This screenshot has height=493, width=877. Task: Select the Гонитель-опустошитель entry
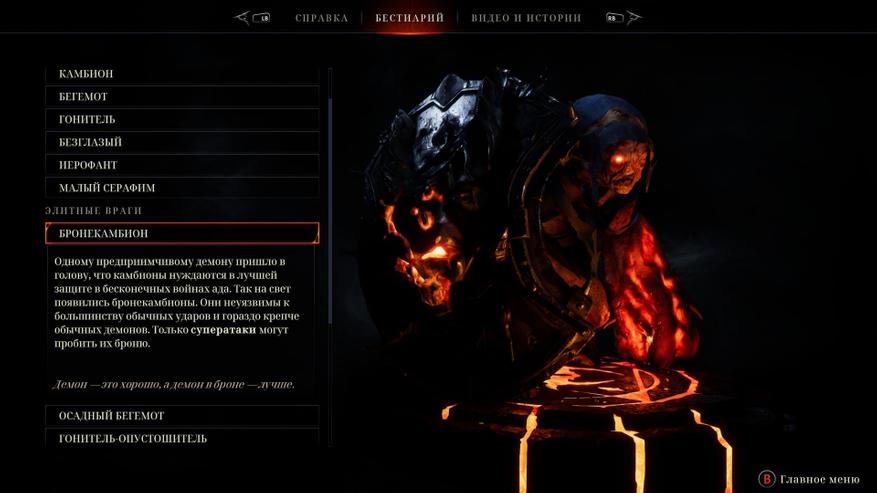(182, 438)
